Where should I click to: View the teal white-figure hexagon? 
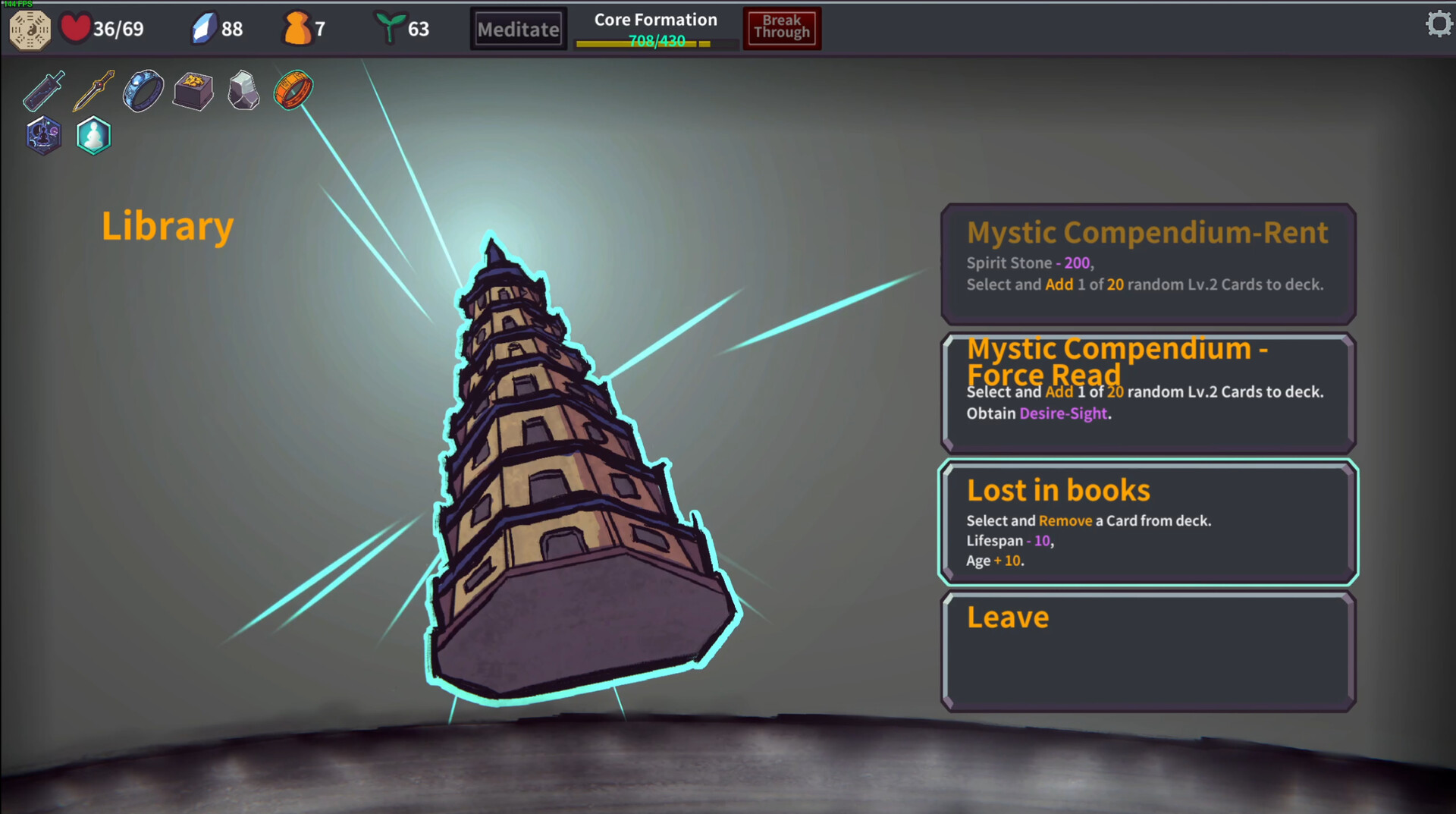94,136
